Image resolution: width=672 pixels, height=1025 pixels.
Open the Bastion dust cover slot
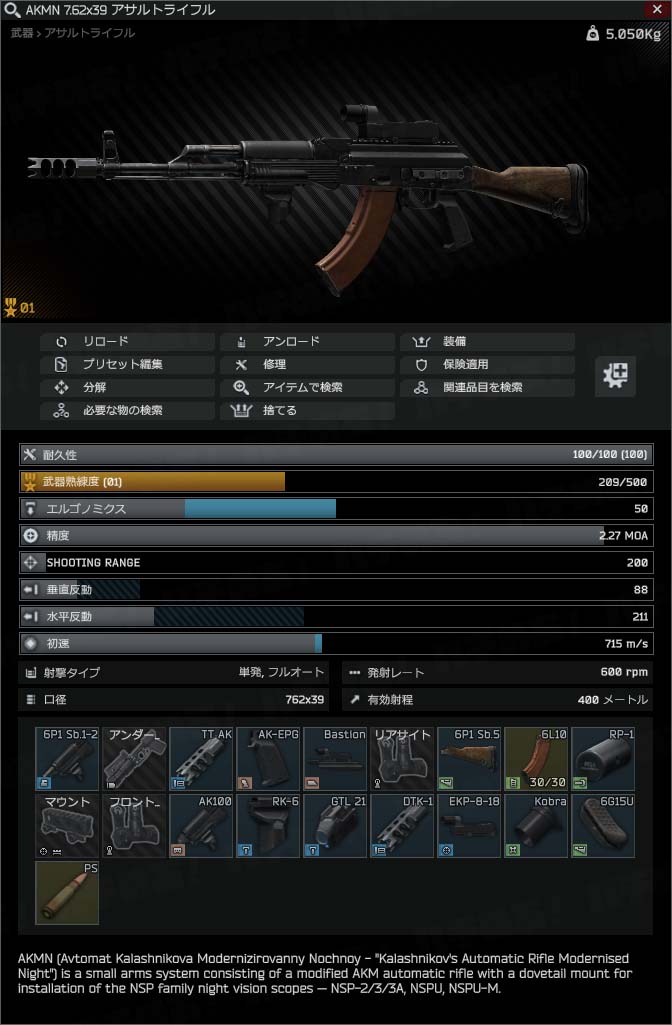(x=335, y=758)
